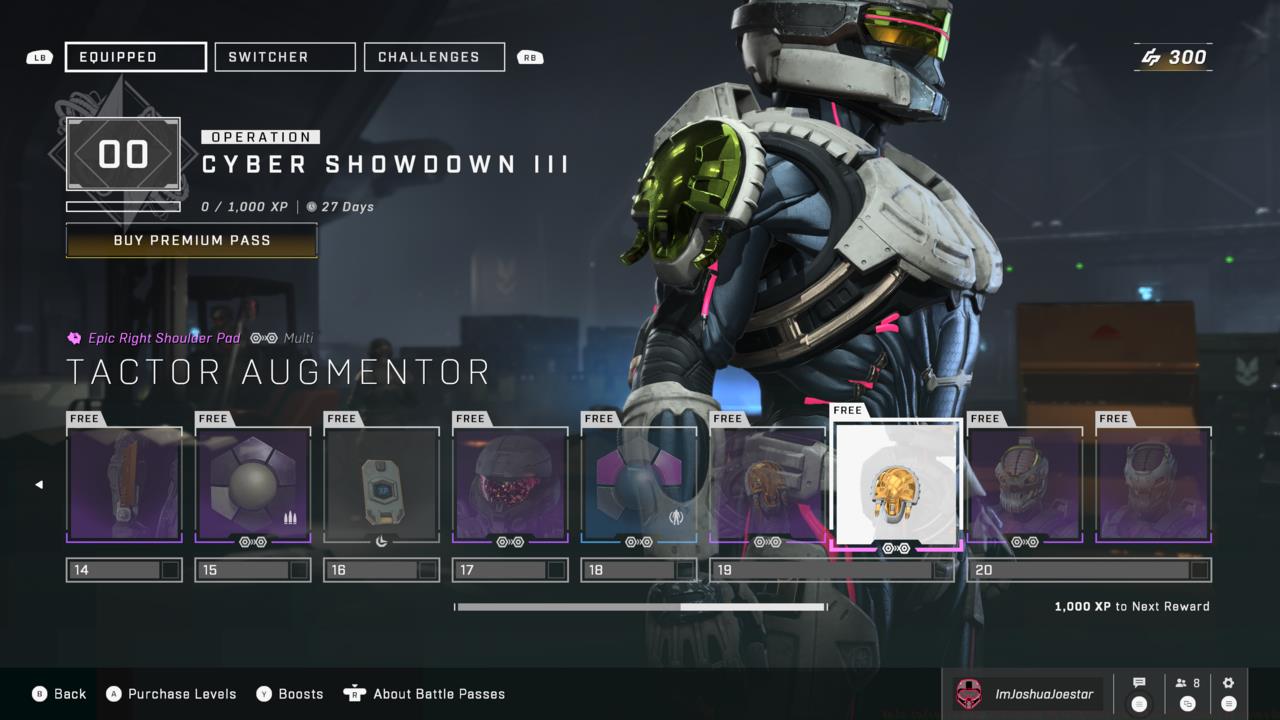
Task: Expand rewards left using the arrow beside tile 14
Action: [x=40, y=484]
